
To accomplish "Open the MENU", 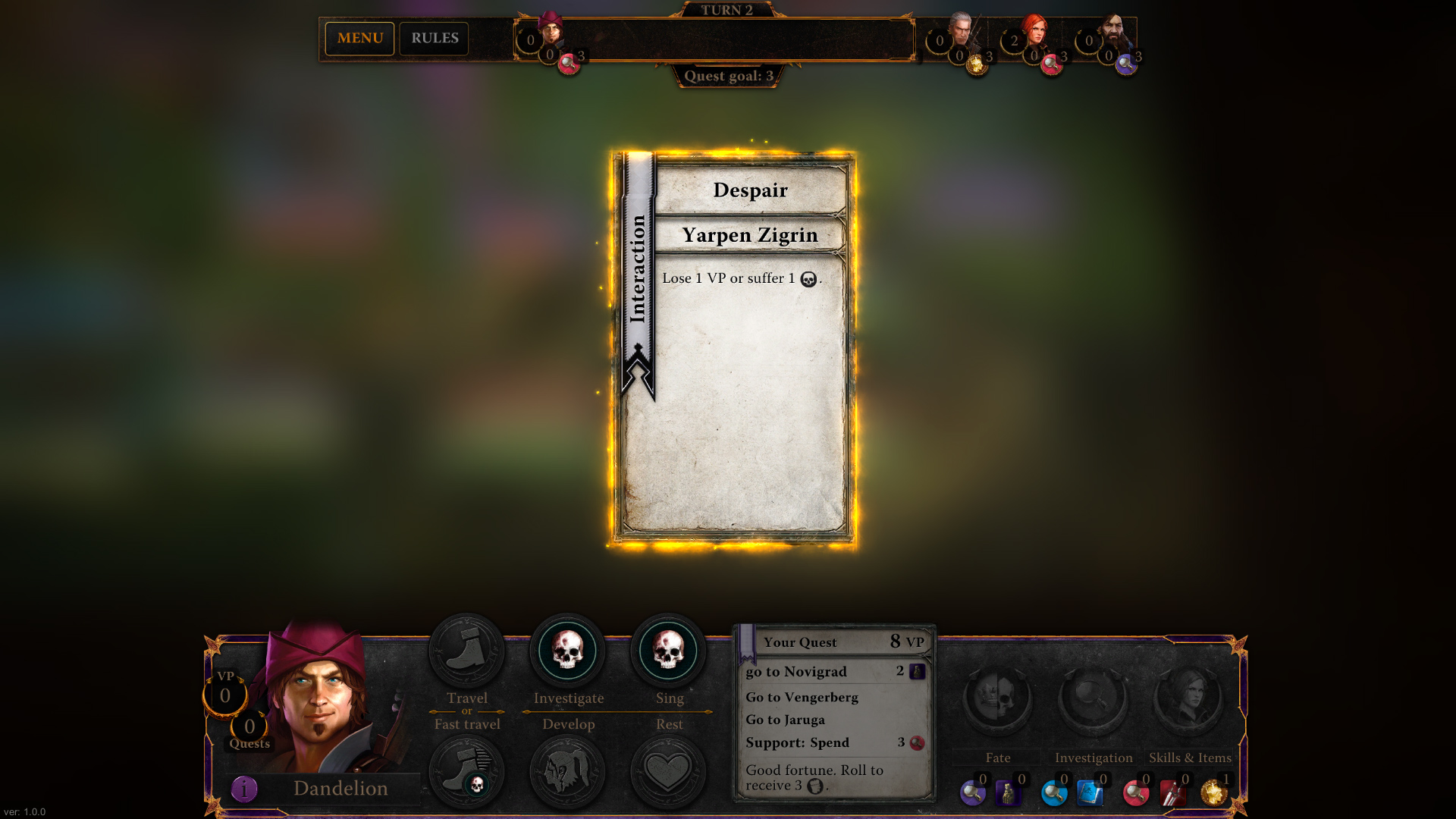I will click(x=359, y=38).
